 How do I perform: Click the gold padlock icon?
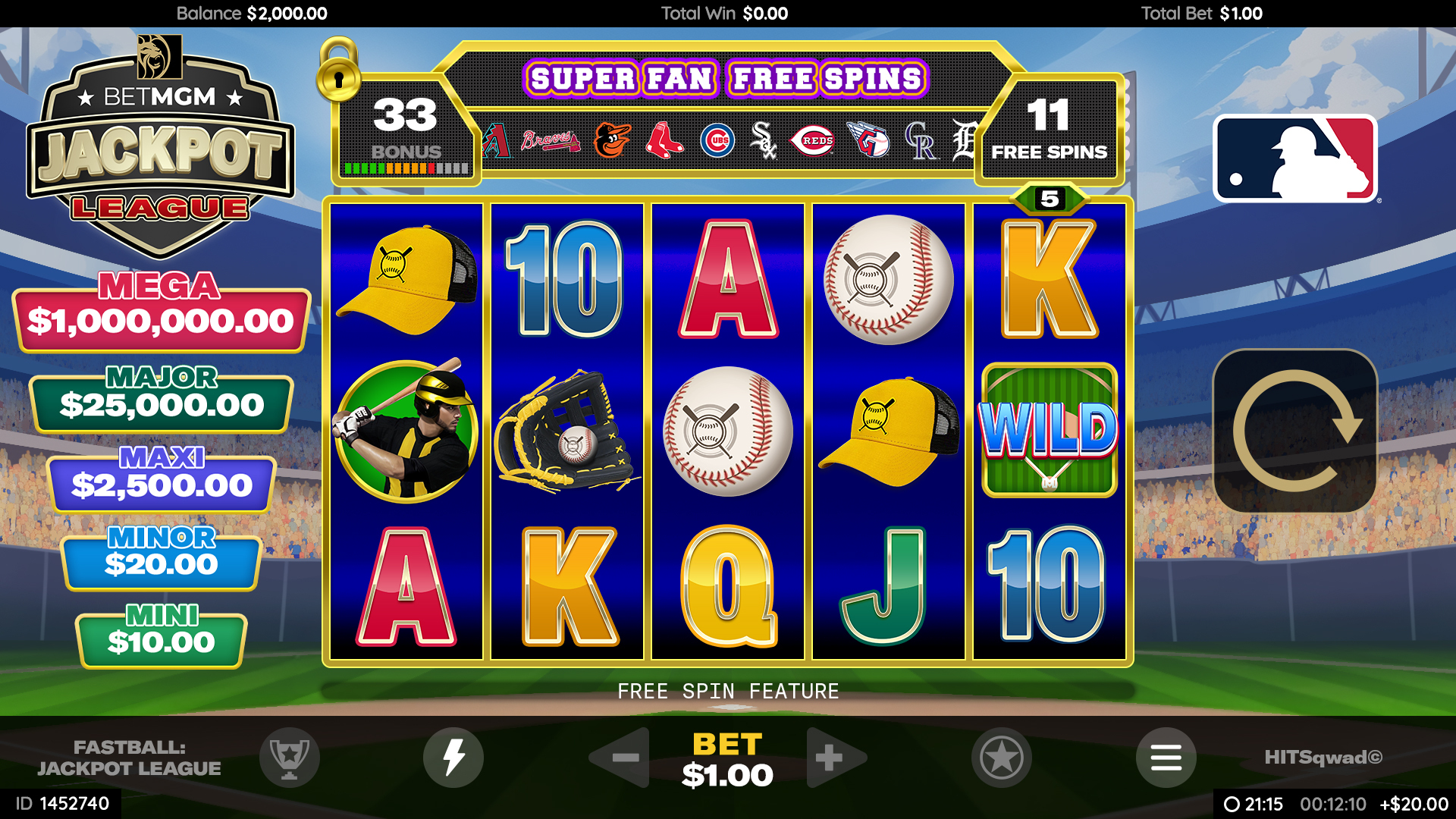pyautogui.click(x=339, y=78)
